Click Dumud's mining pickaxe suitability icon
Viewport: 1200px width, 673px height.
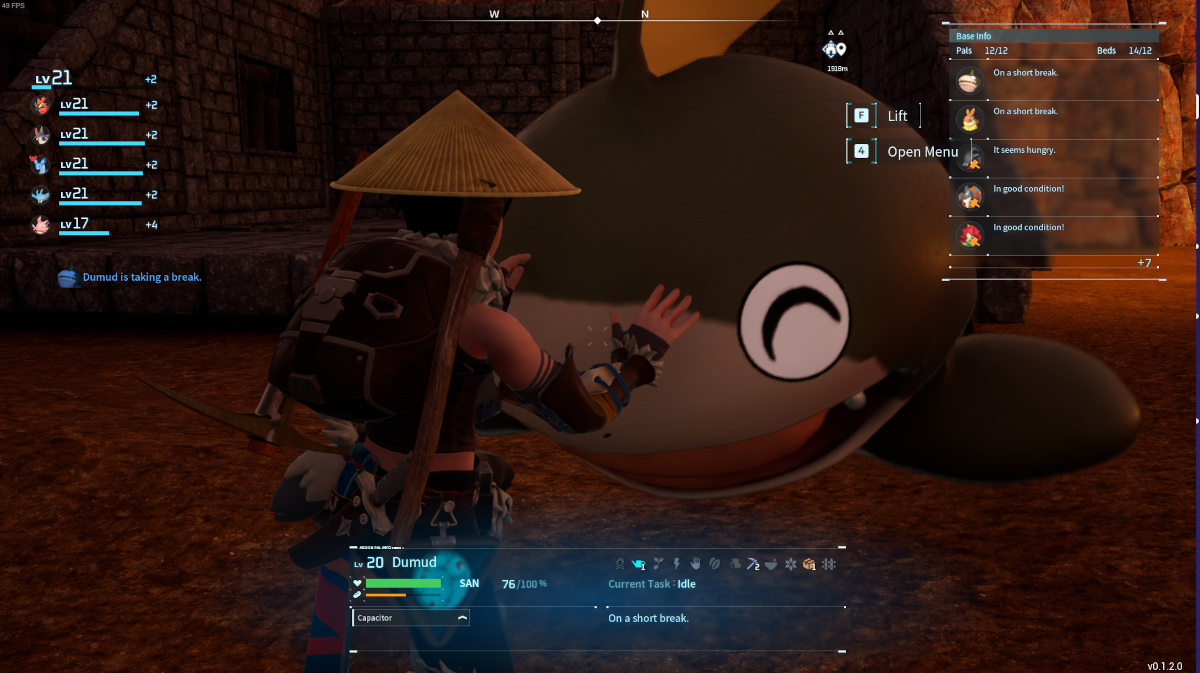(753, 565)
